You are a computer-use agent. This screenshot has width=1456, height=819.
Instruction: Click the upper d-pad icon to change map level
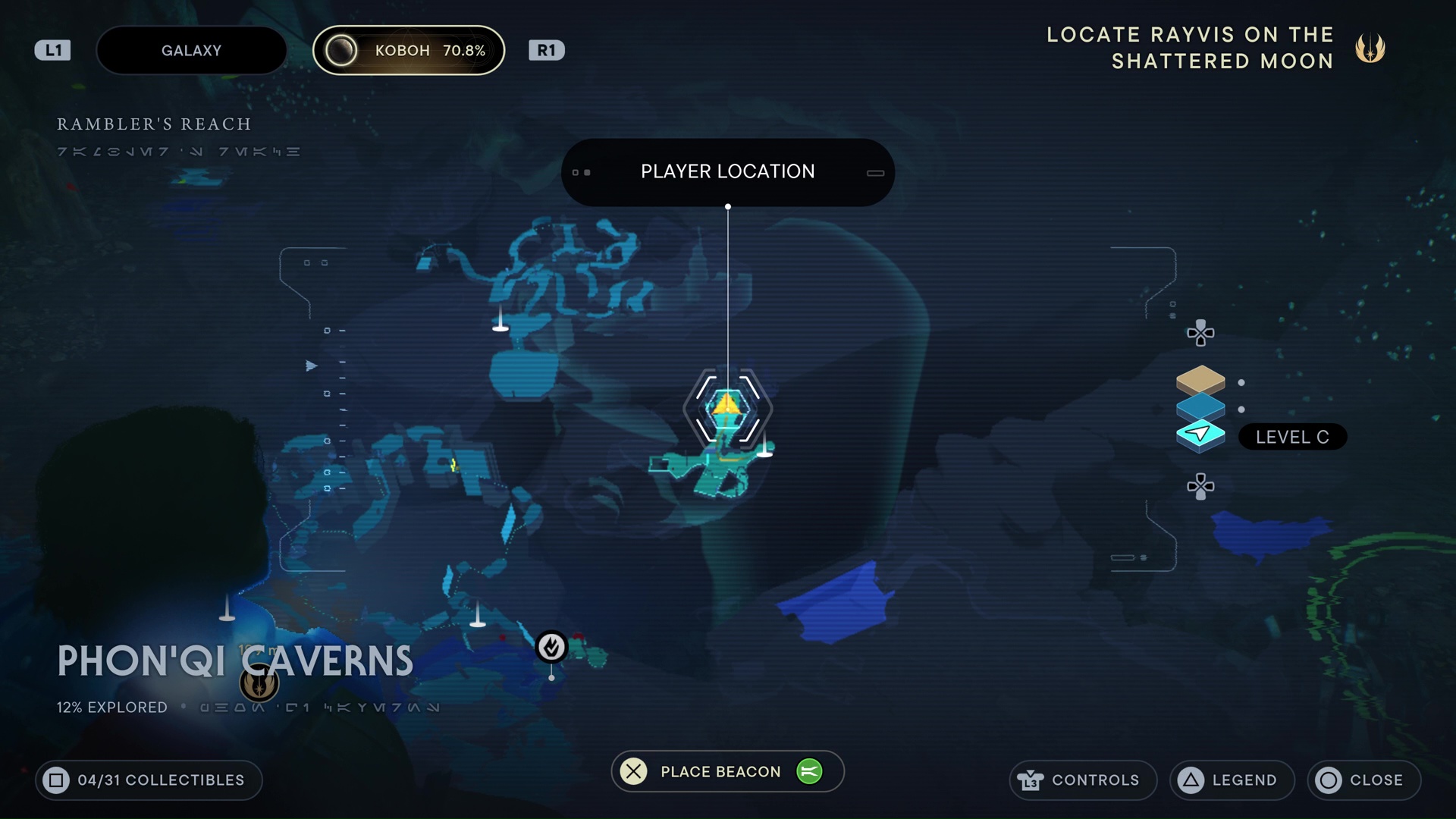1199,332
